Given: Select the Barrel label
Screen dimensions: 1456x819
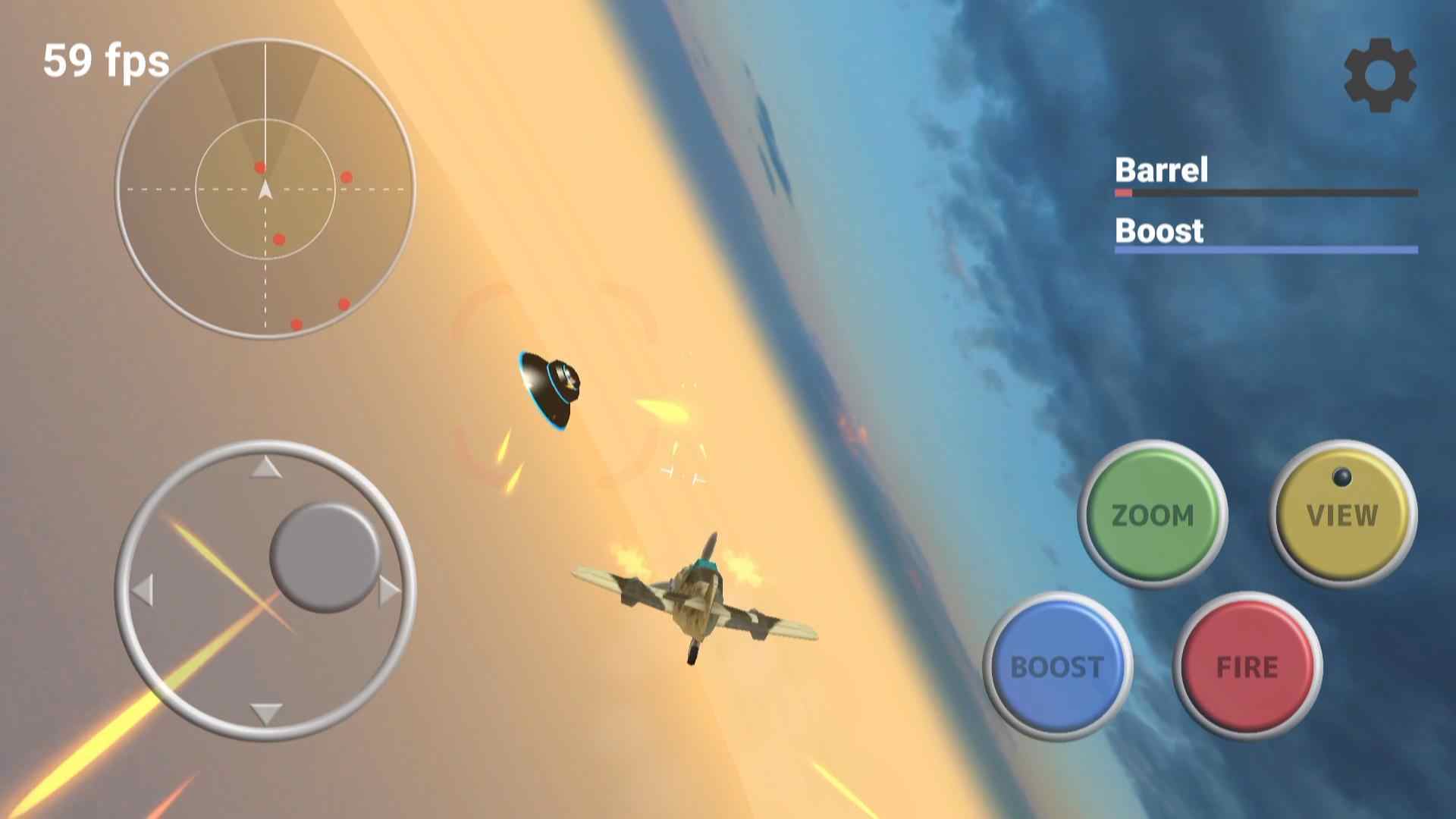Looking at the screenshot, I should pos(1160,171).
